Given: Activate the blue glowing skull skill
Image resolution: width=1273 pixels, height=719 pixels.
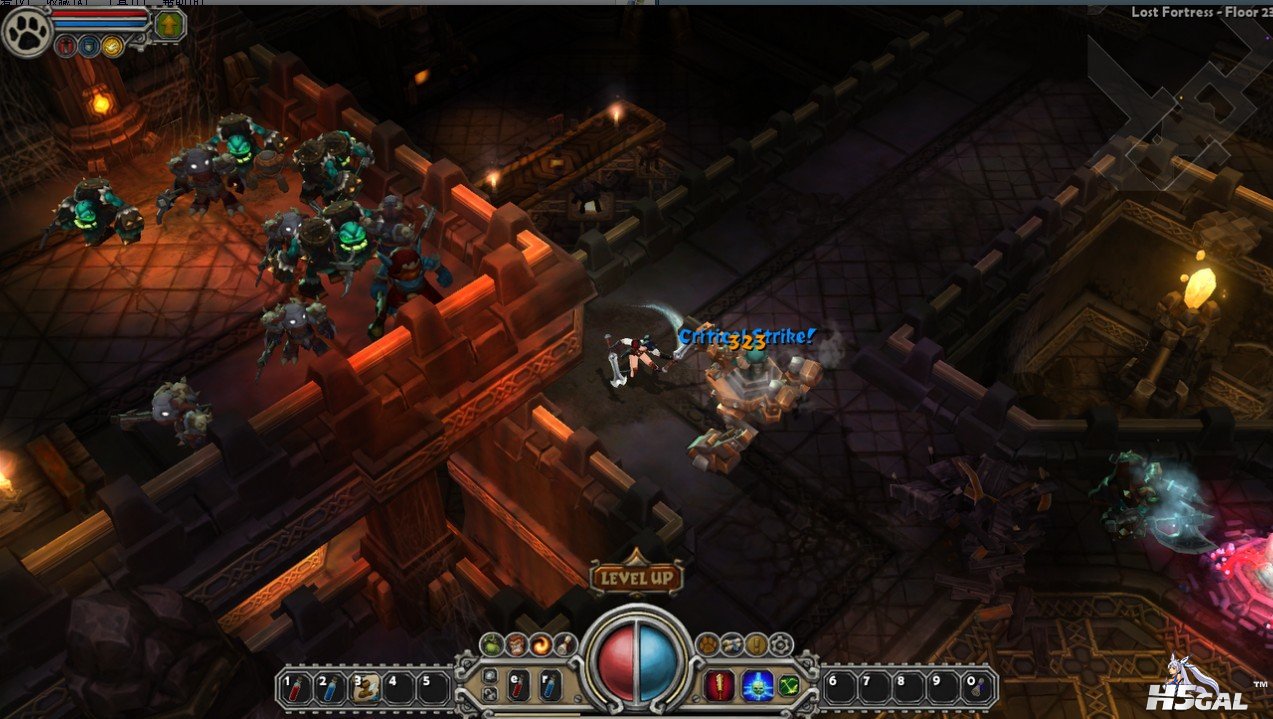Looking at the screenshot, I should click(x=755, y=686).
